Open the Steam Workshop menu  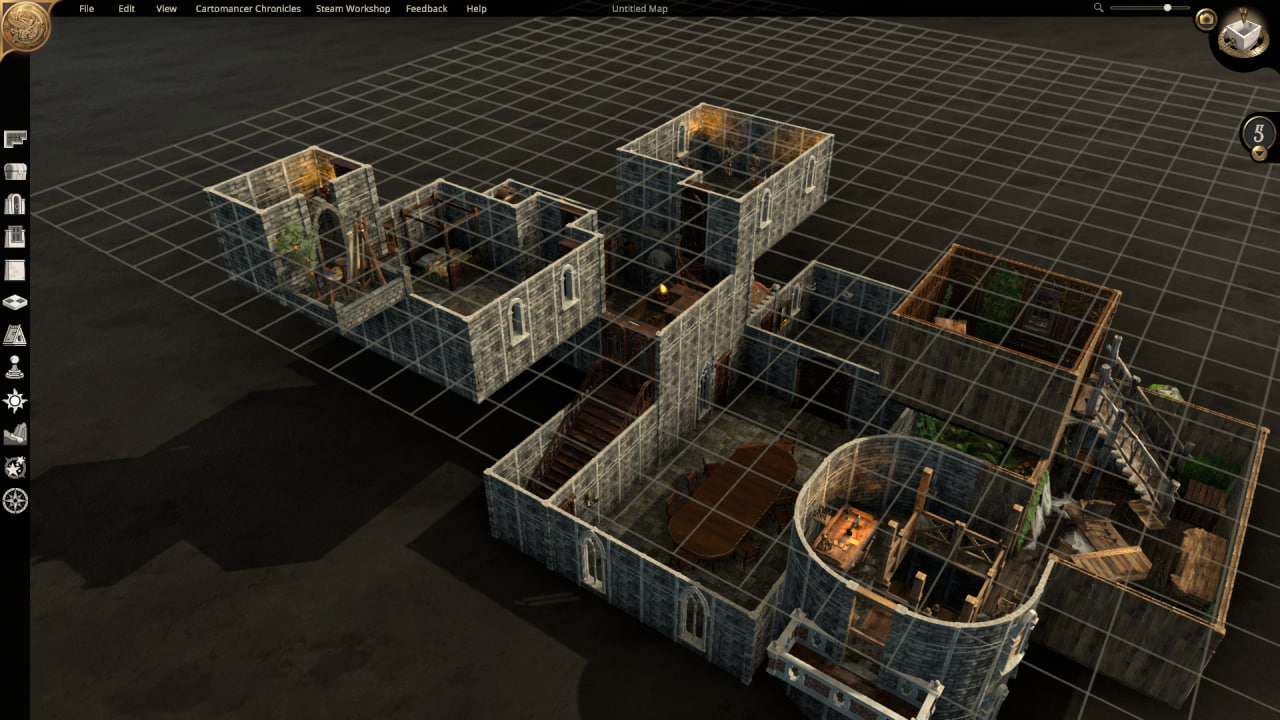click(x=353, y=9)
